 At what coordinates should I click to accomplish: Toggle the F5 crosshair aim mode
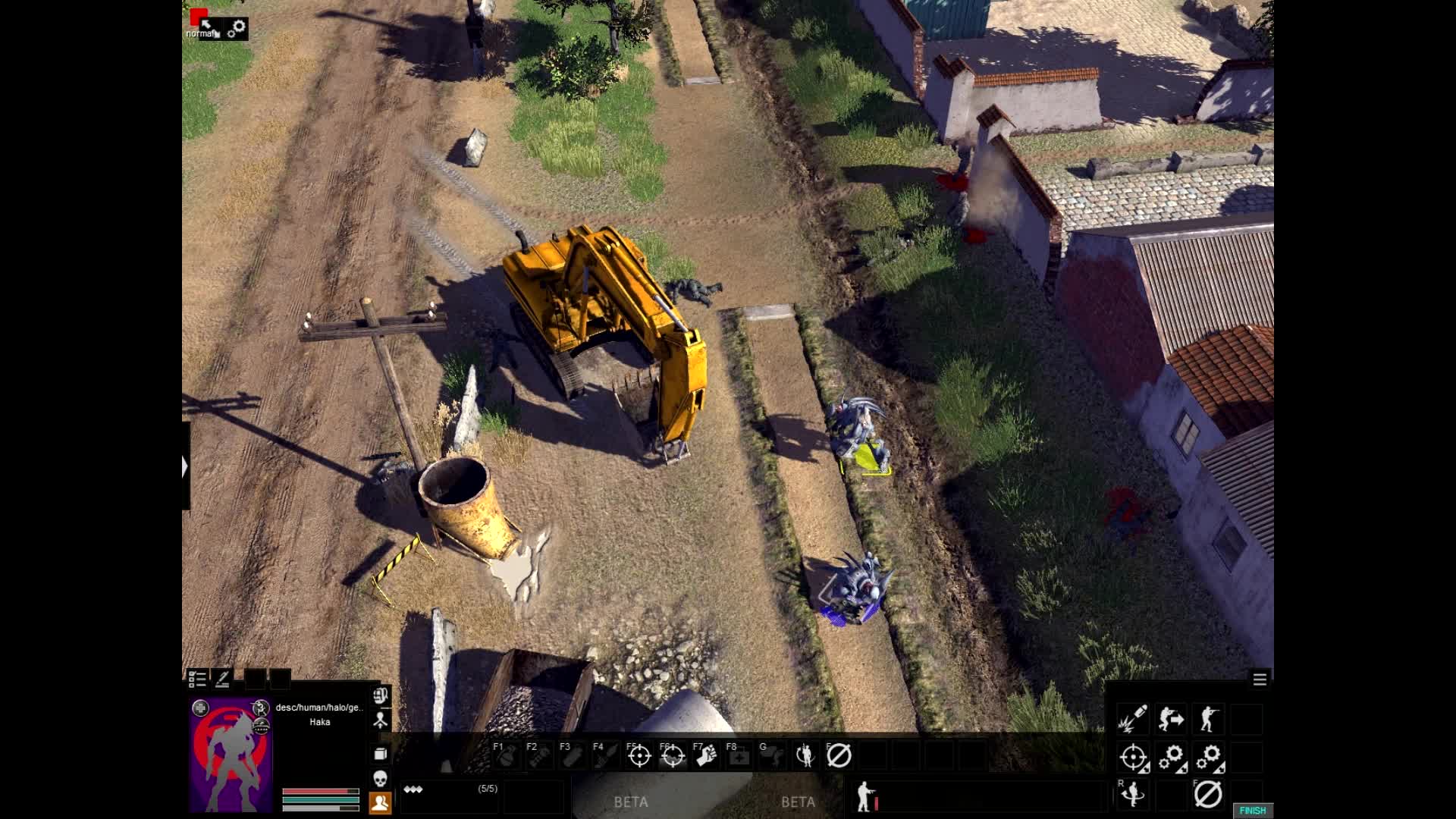639,756
